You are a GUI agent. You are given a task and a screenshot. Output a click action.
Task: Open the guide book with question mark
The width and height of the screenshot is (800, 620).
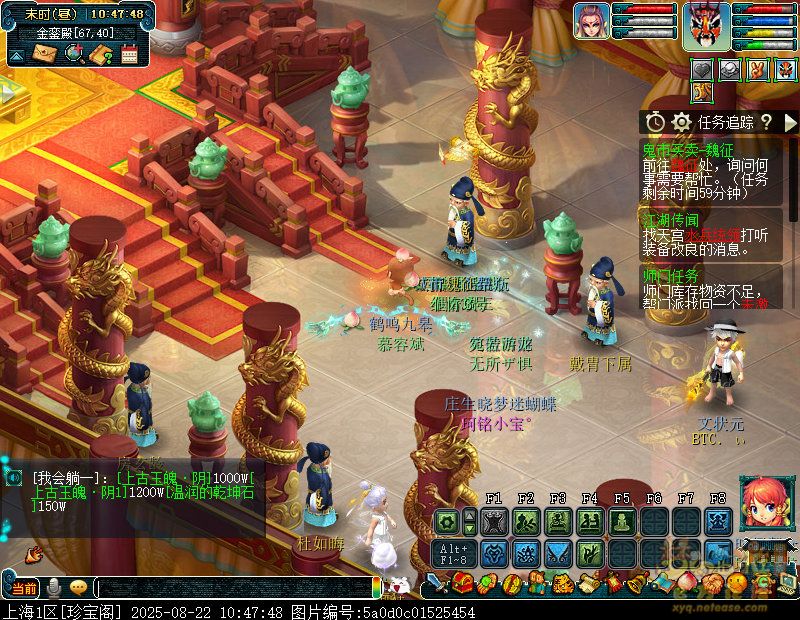[101, 53]
